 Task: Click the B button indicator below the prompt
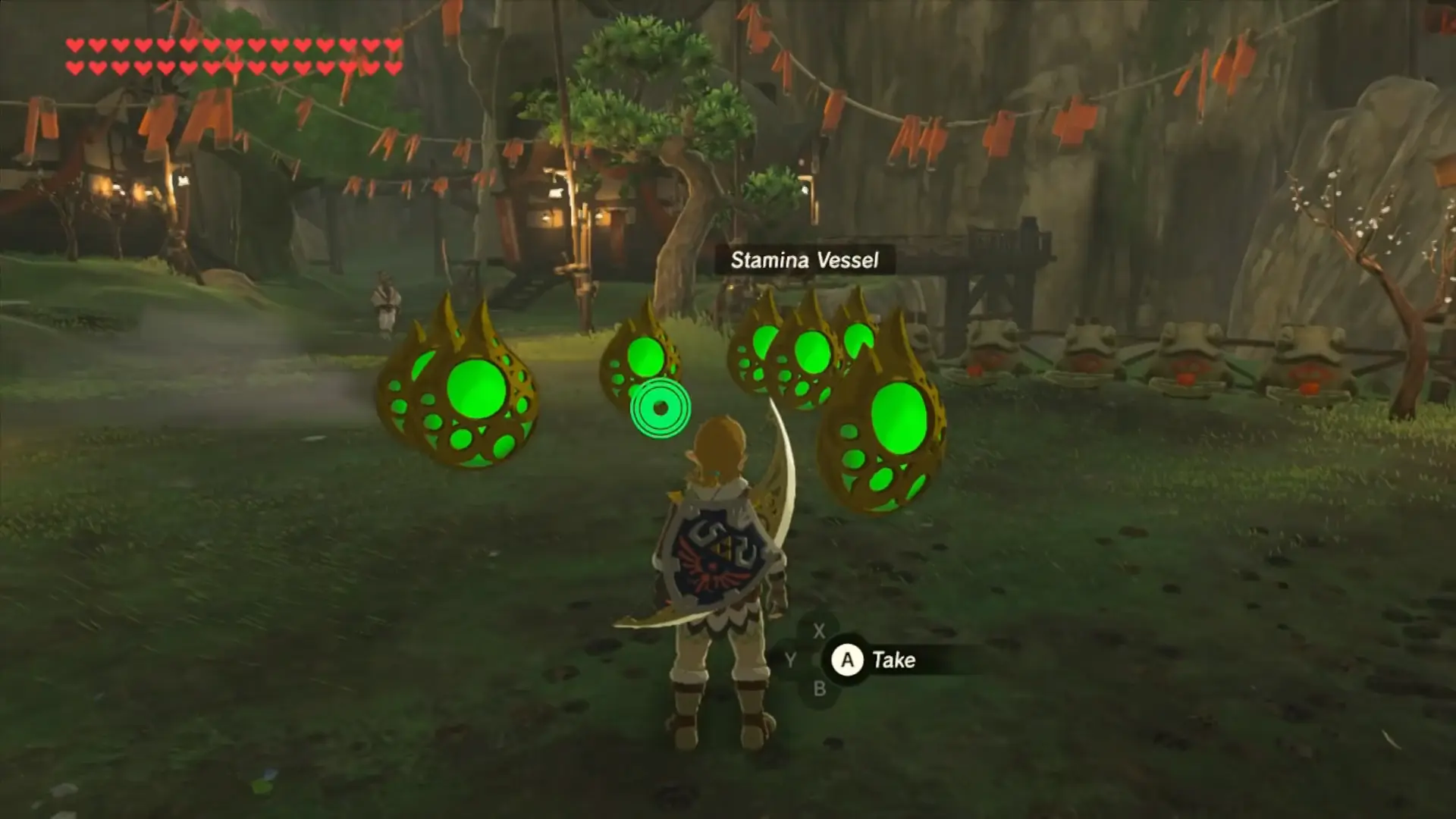tap(821, 689)
